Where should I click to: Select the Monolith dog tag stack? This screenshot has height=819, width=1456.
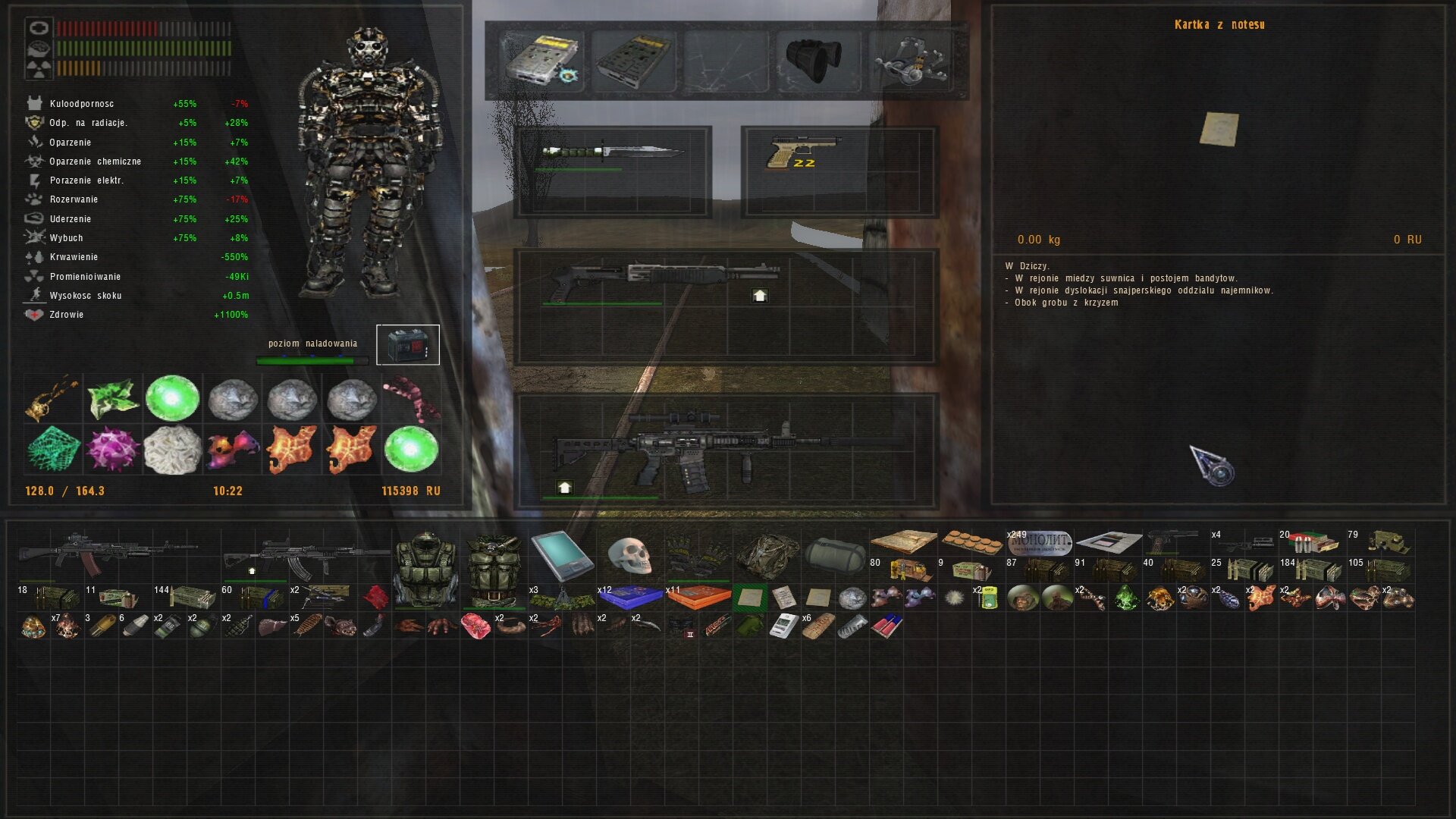1039,543
